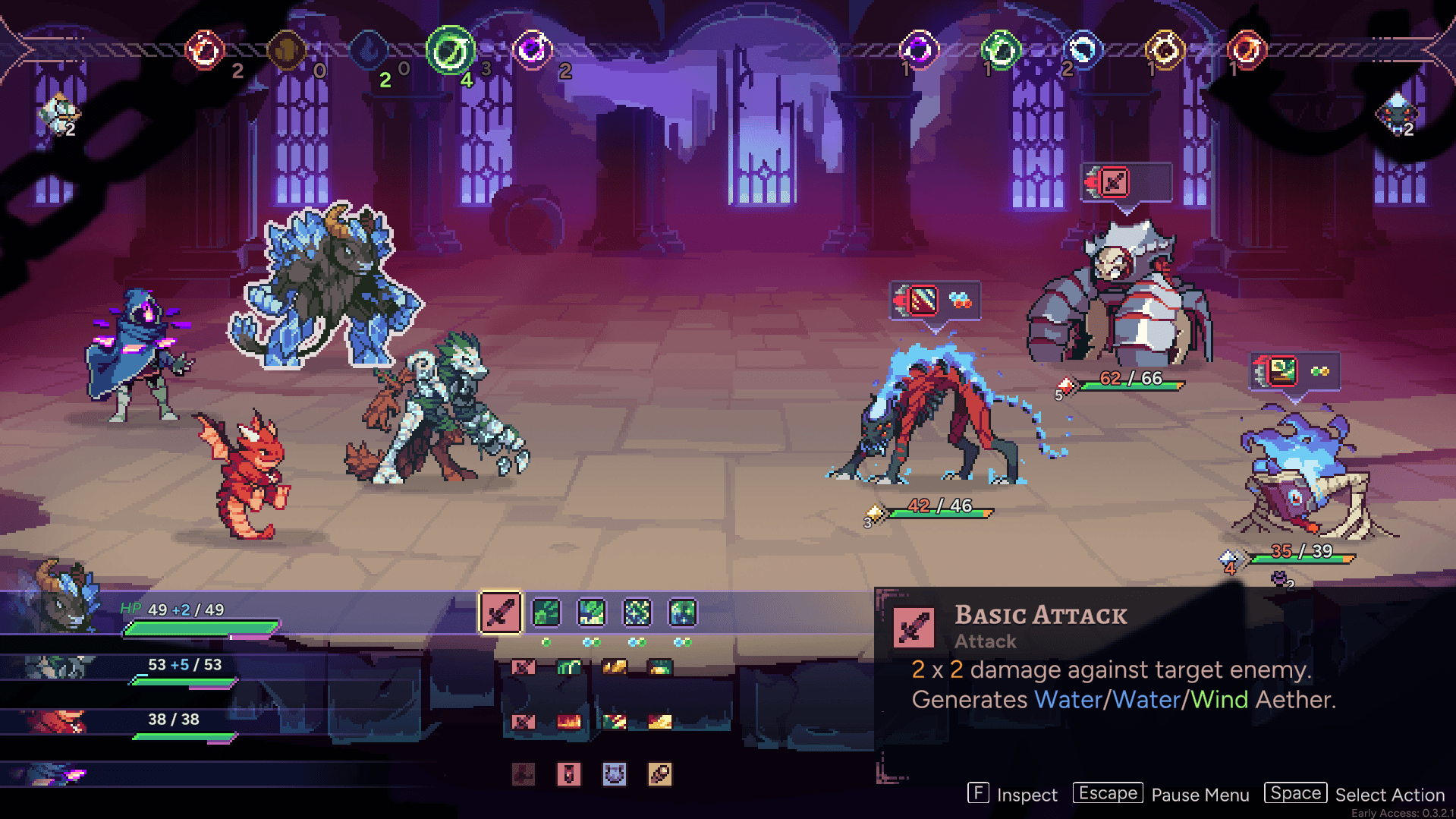Inspect the blue flame creature's intent icon
This screenshot has height=819, width=1456.
click(x=1282, y=371)
